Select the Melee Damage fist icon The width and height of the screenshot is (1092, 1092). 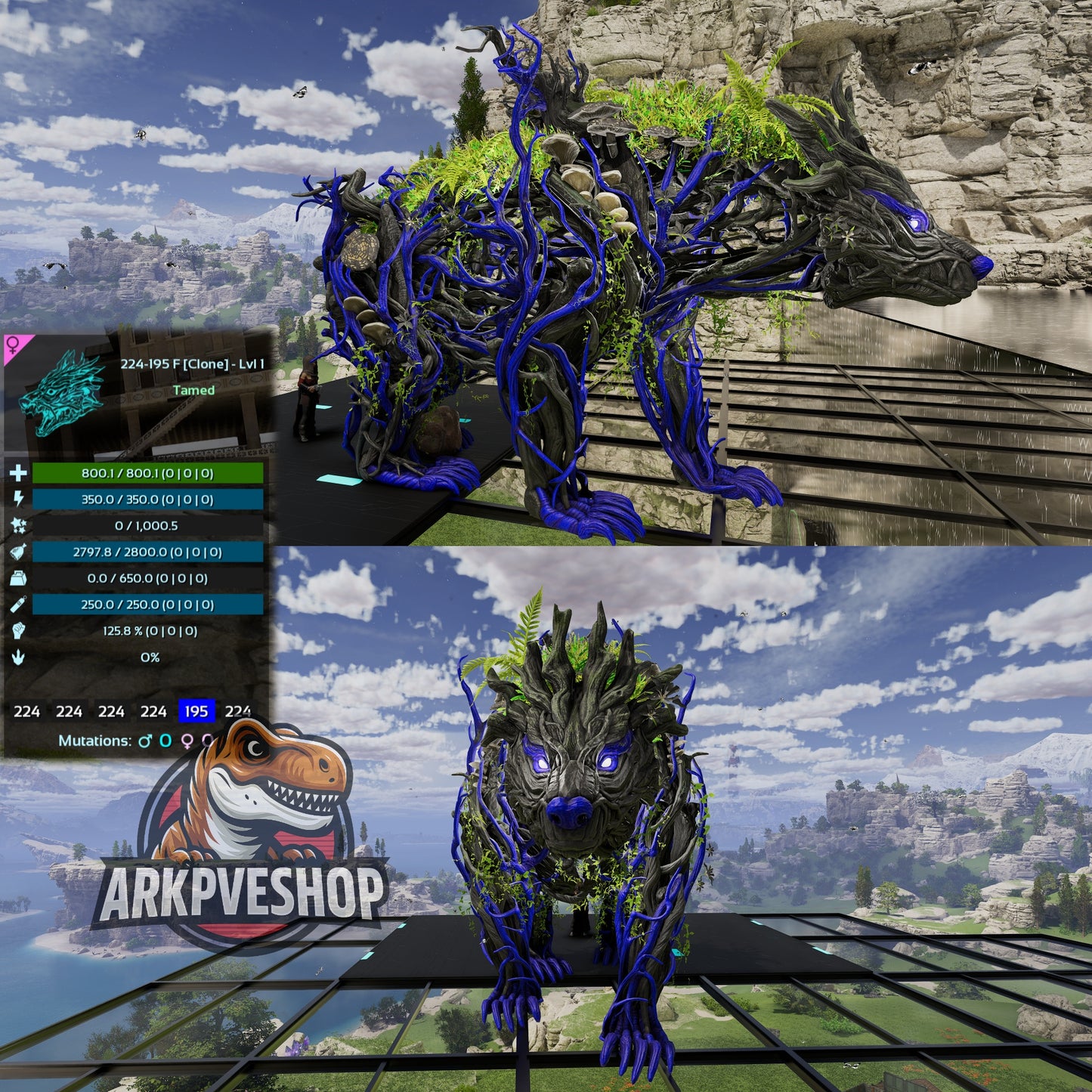click(18, 631)
